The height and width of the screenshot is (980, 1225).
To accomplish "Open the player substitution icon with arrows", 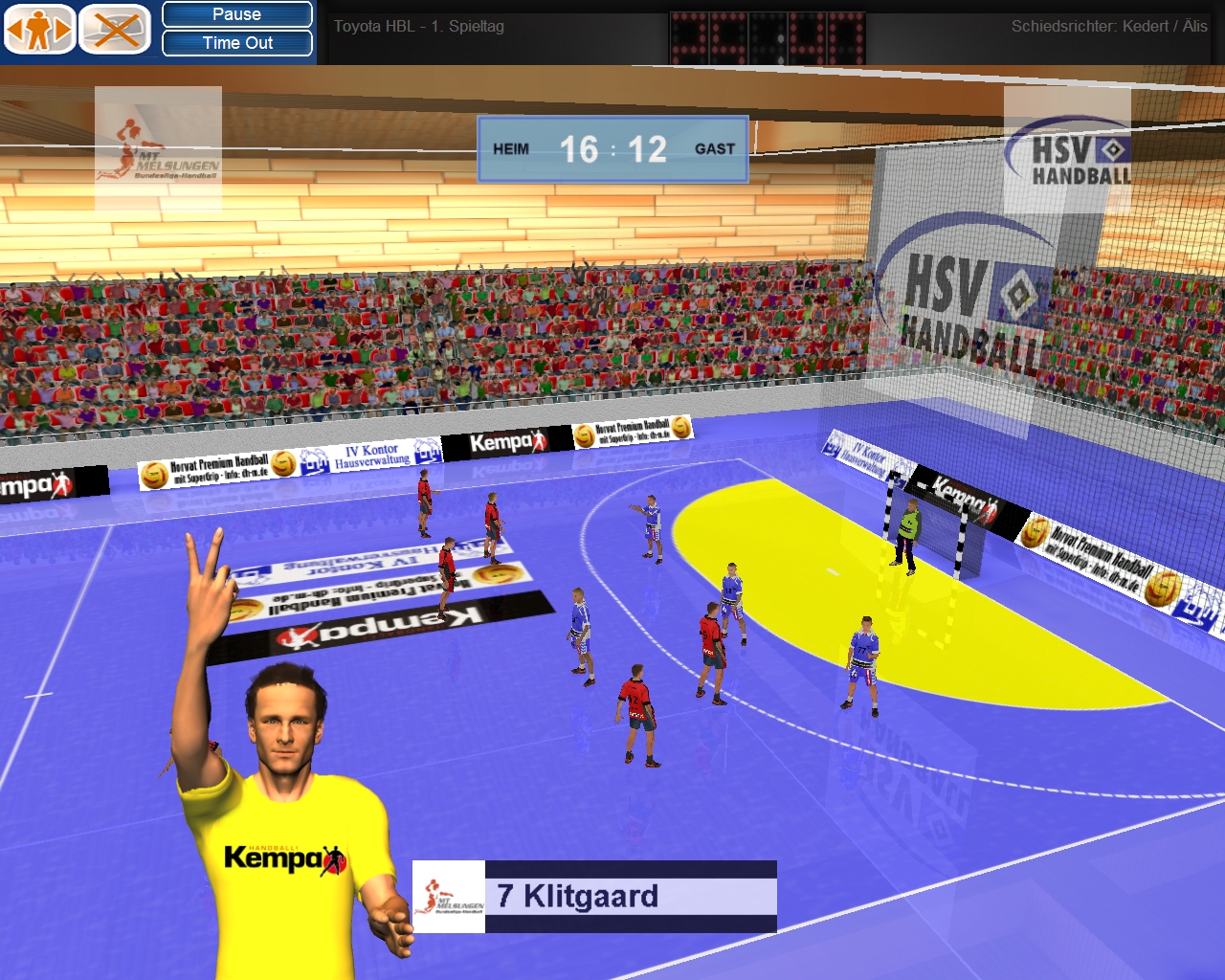I will click(x=39, y=30).
